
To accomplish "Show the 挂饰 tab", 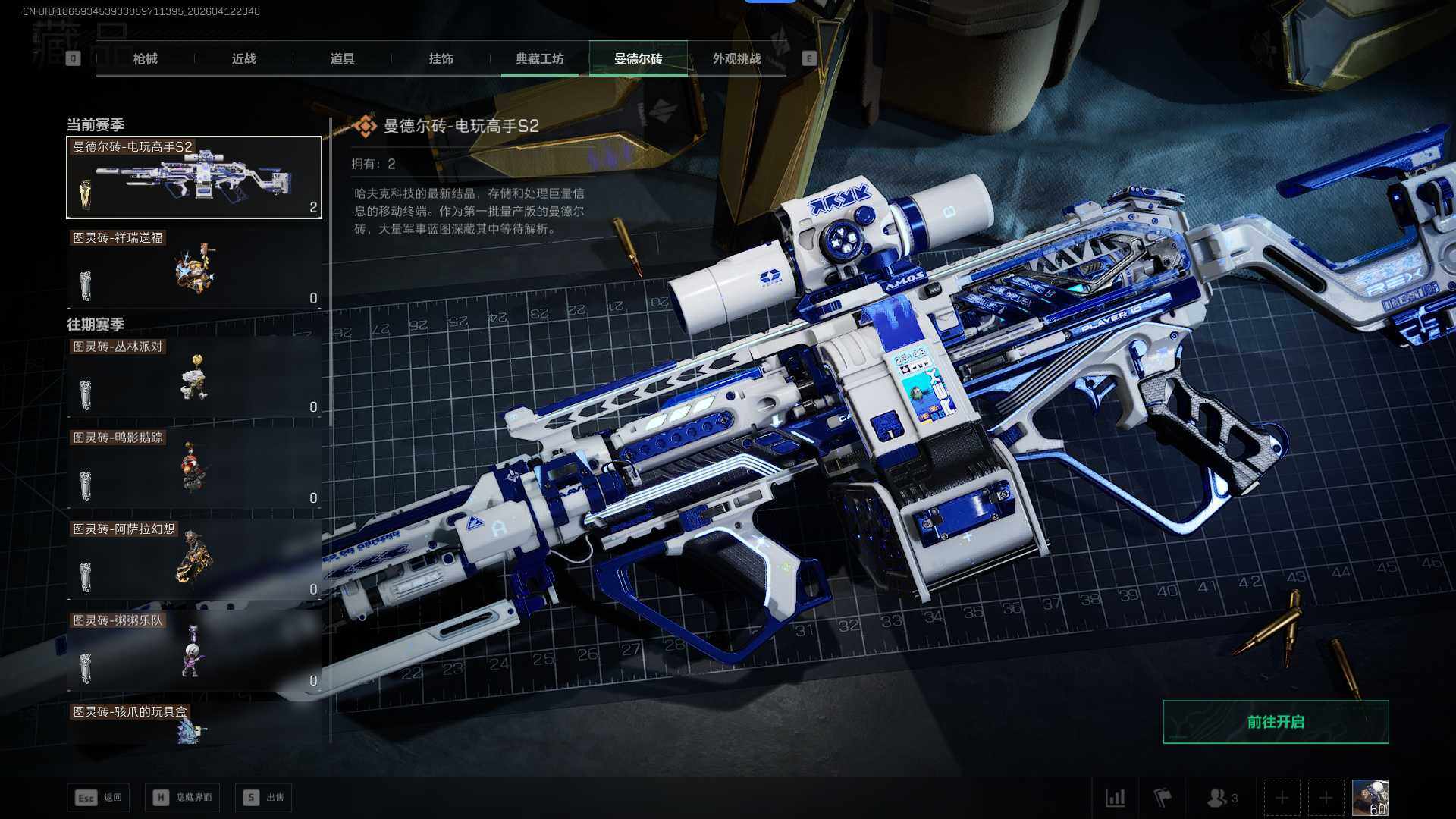I will pos(441,58).
